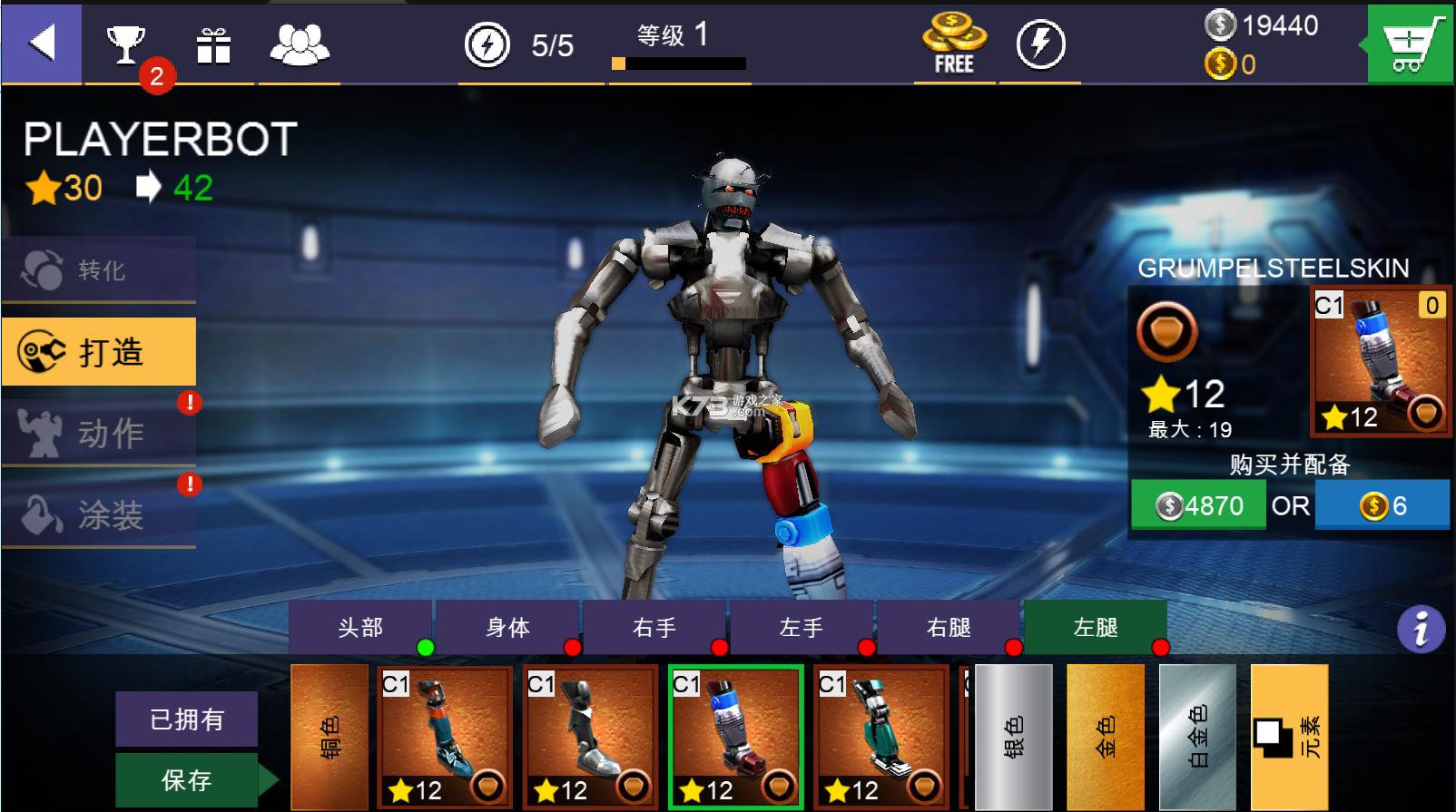Image resolution: width=1456 pixels, height=812 pixels.
Task: Save the build with 保存
Action: point(187,780)
